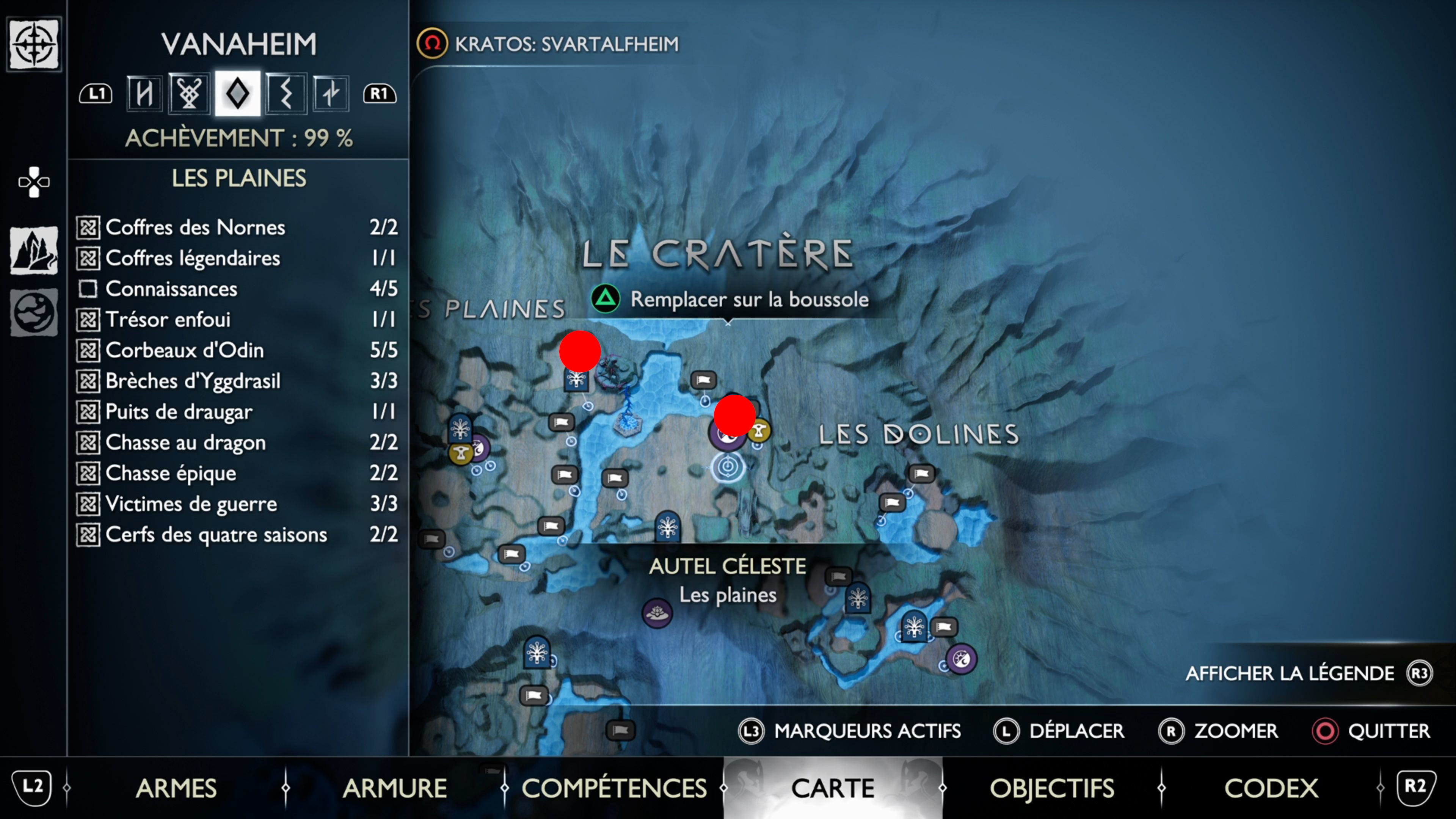Image resolution: width=1456 pixels, height=819 pixels.
Task: Click the d-pad icon in the left sidebar
Action: pyautogui.click(x=33, y=182)
